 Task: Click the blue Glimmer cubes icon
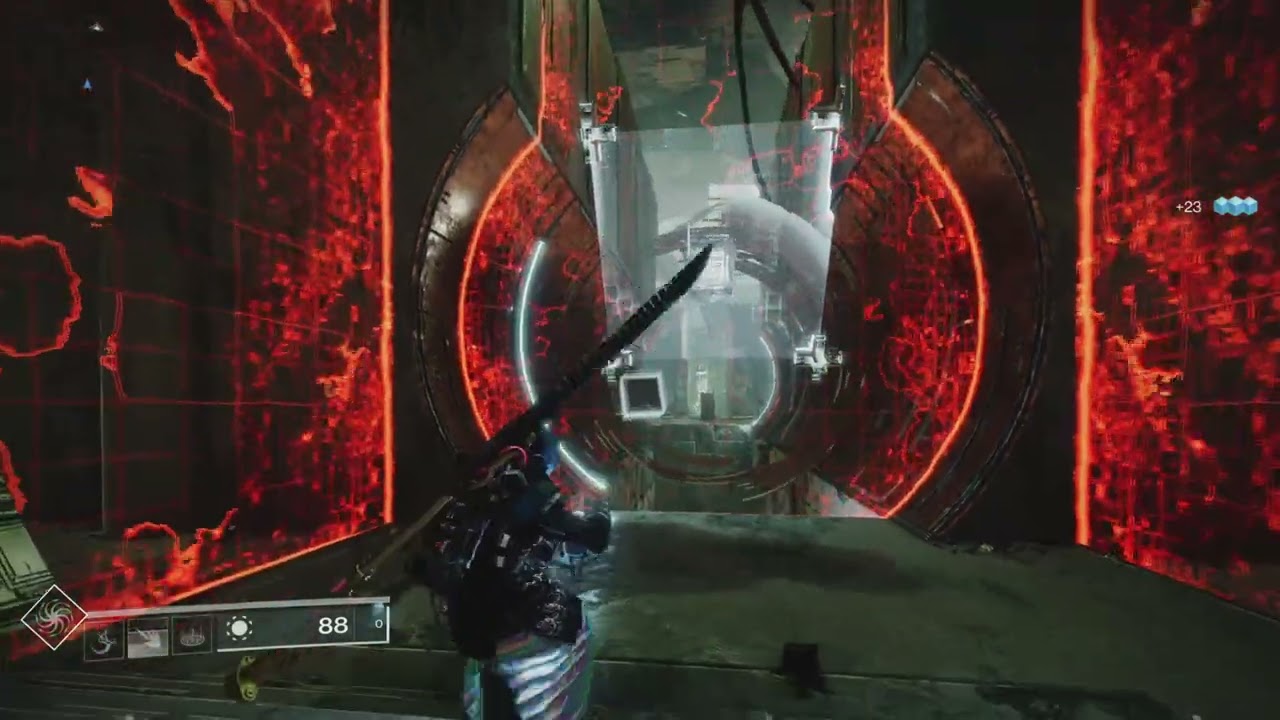pyautogui.click(x=1234, y=206)
